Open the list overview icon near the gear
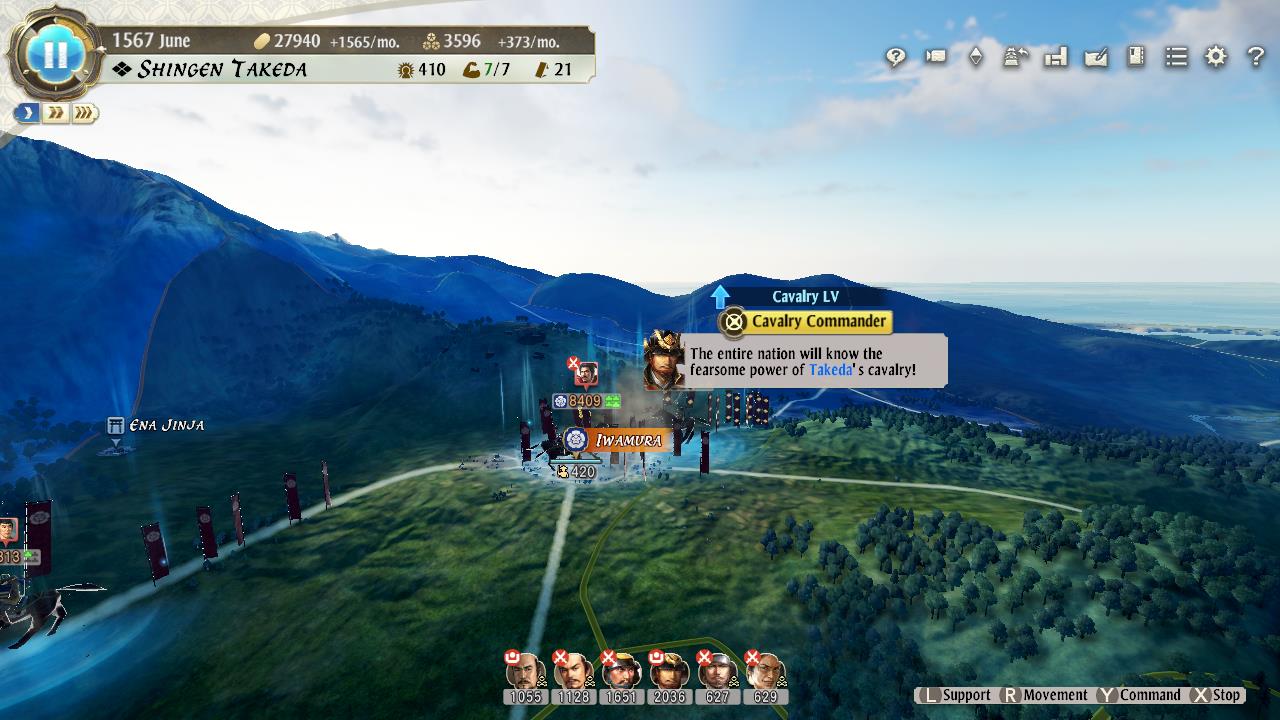 (1175, 57)
